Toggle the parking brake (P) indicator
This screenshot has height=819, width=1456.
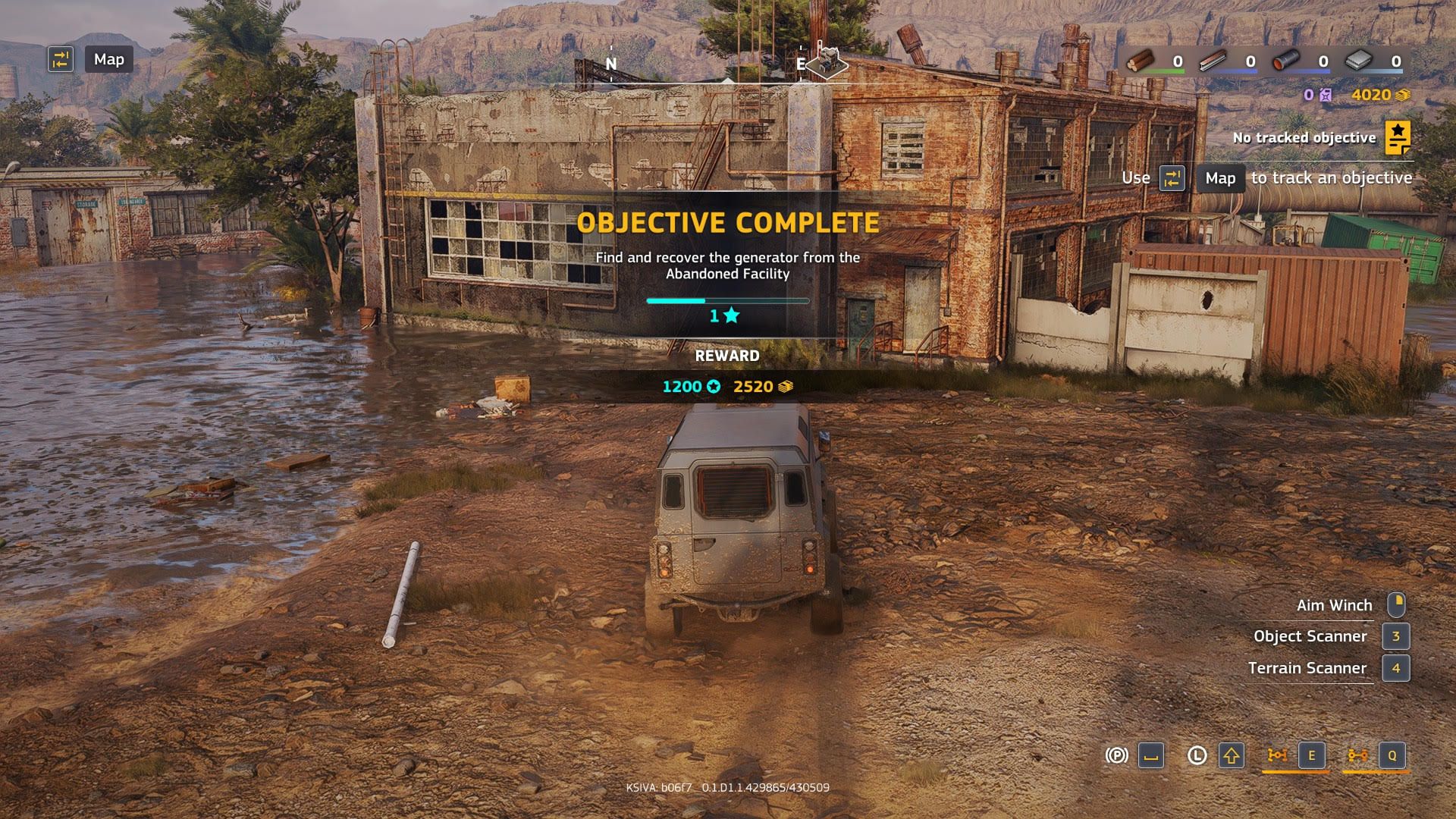[1117, 755]
